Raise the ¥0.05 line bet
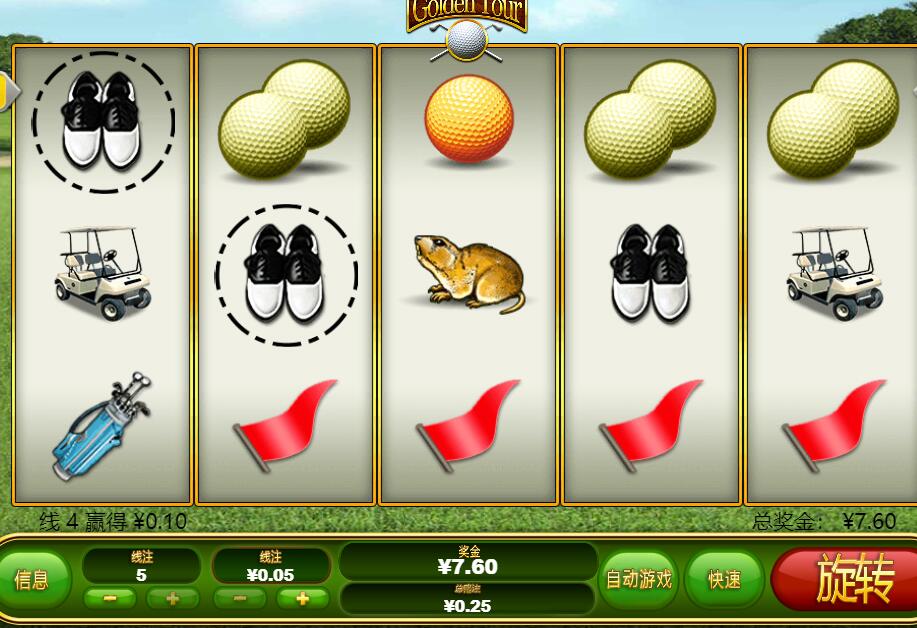The image size is (917, 628). [x=302, y=599]
